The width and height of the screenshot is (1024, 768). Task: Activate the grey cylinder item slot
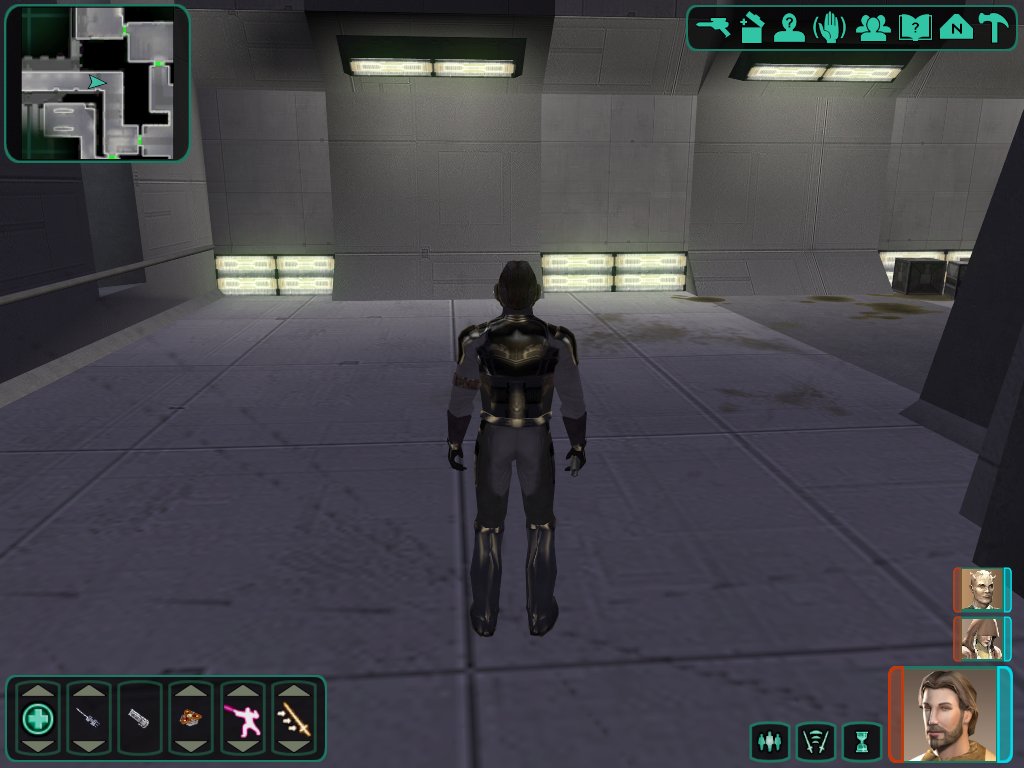point(140,718)
